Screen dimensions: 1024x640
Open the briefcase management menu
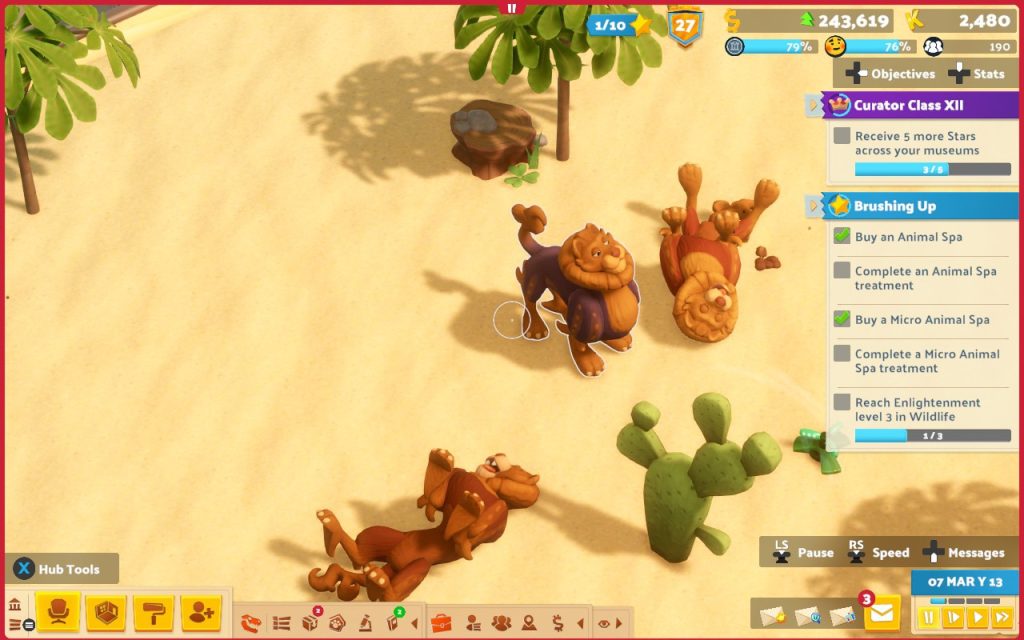pos(441,623)
